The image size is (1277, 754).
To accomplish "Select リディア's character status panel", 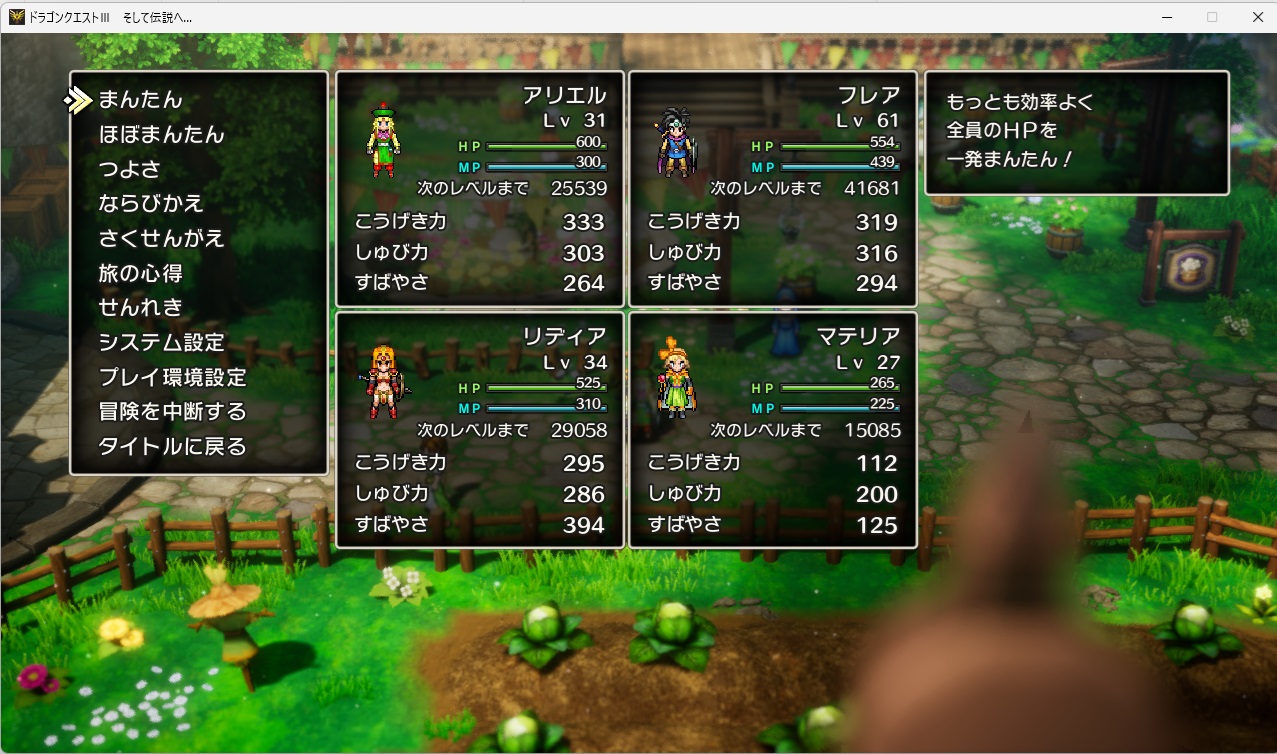I will click(x=480, y=430).
